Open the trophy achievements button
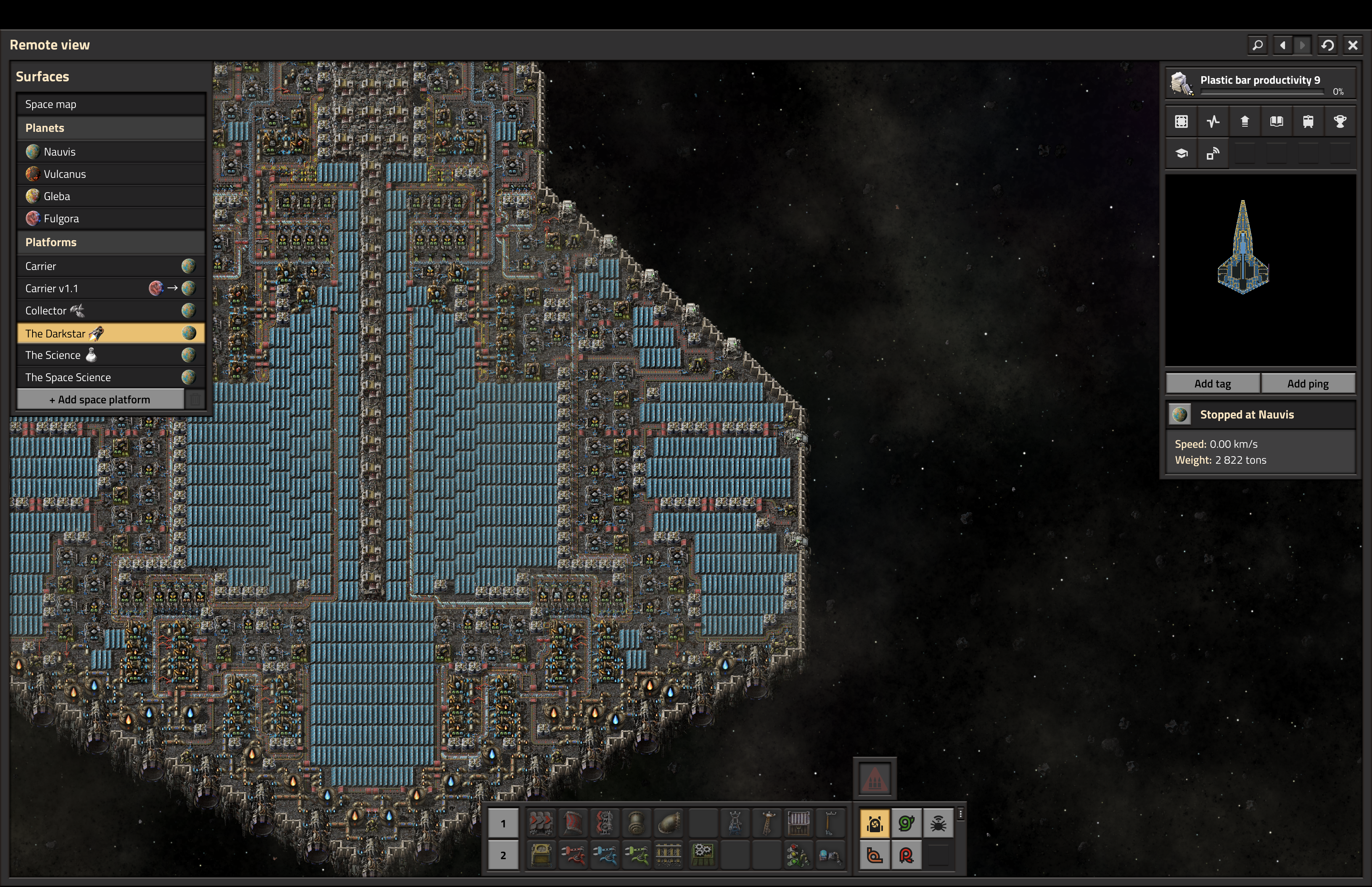This screenshot has height=887, width=1372. pos(1340,121)
